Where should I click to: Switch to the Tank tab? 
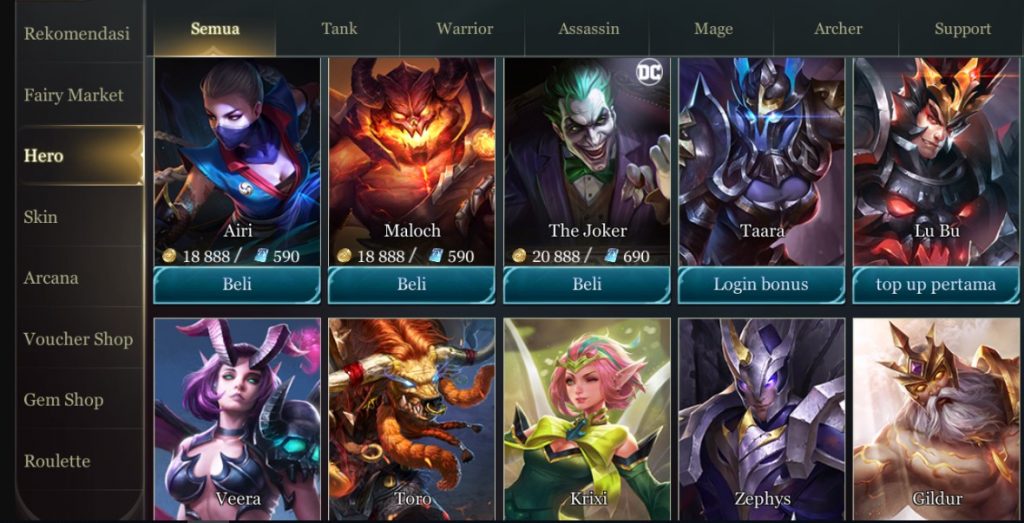(339, 29)
